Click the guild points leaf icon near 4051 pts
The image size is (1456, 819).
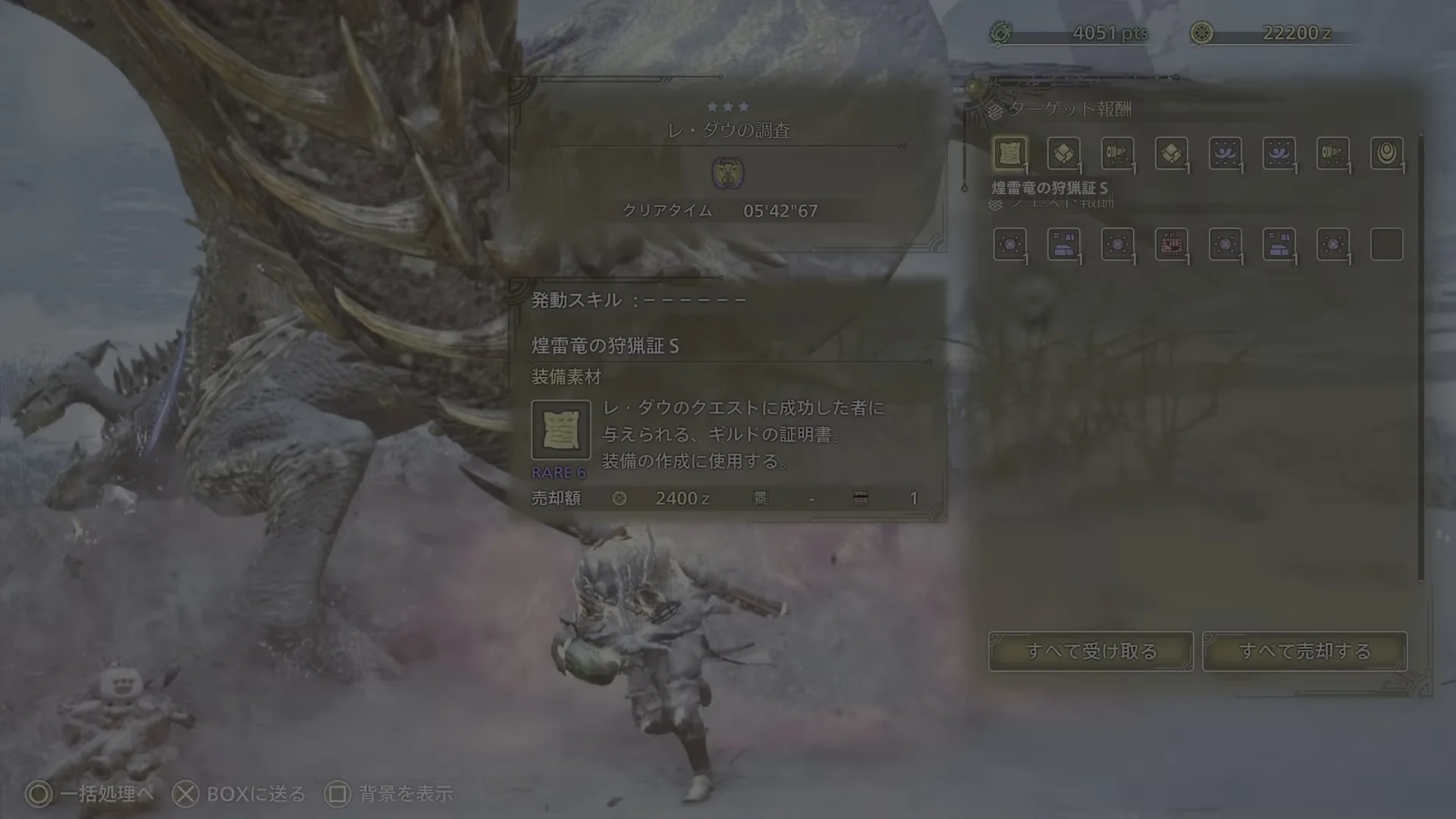click(1003, 32)
